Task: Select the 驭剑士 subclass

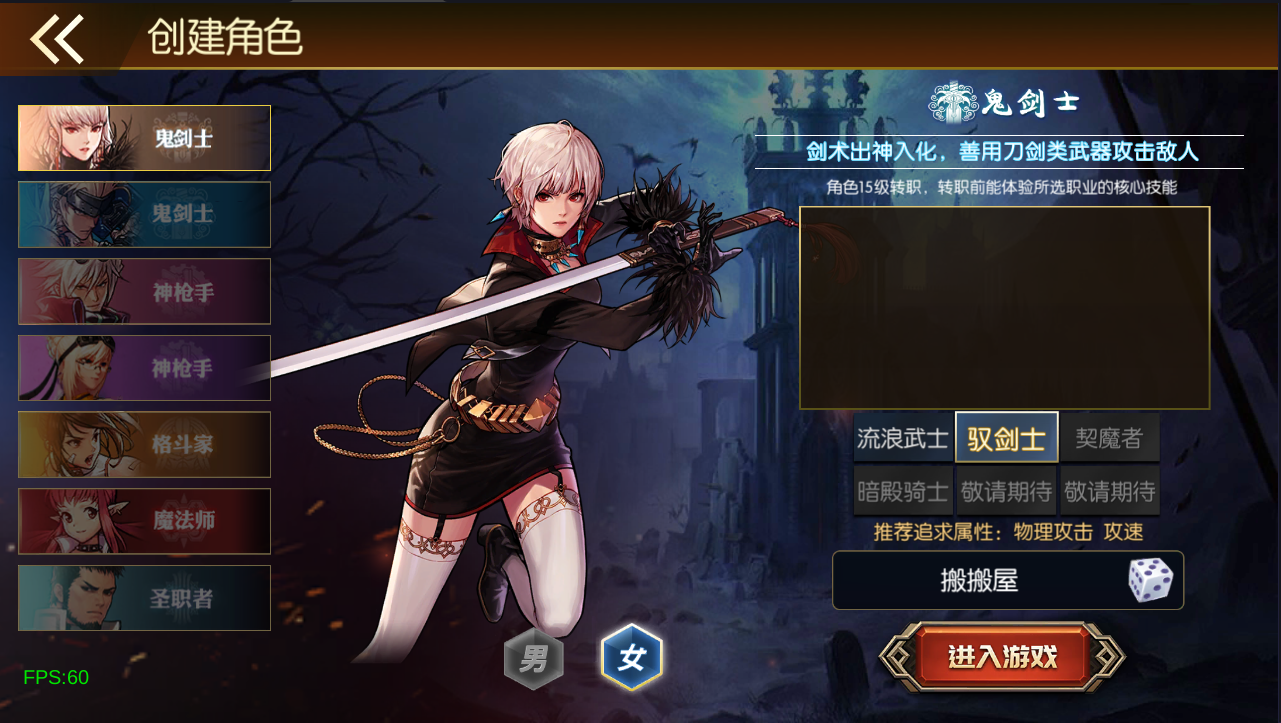Action: point(1005,437)
